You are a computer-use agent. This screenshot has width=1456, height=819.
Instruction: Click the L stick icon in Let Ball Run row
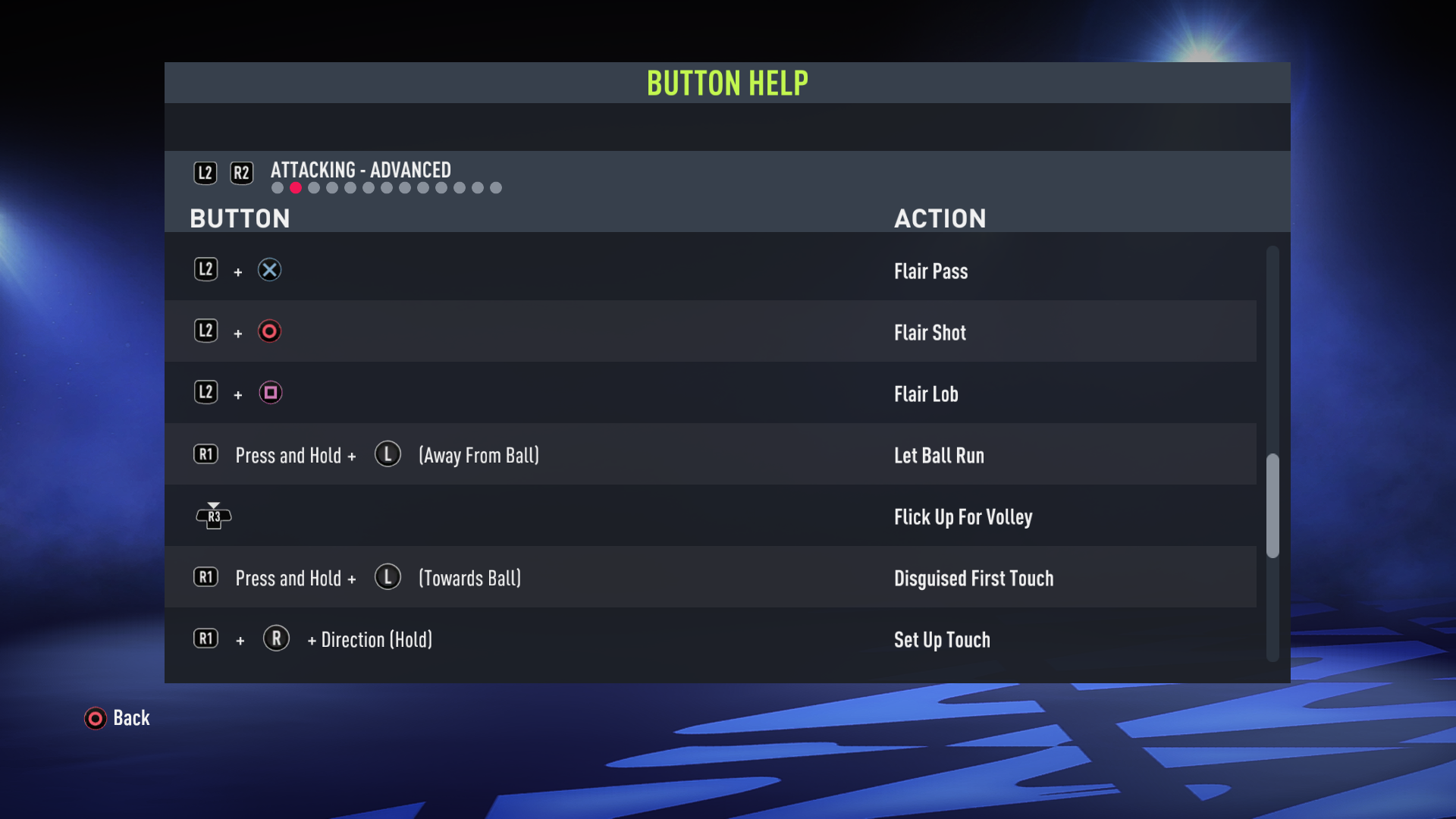[388, 454]
